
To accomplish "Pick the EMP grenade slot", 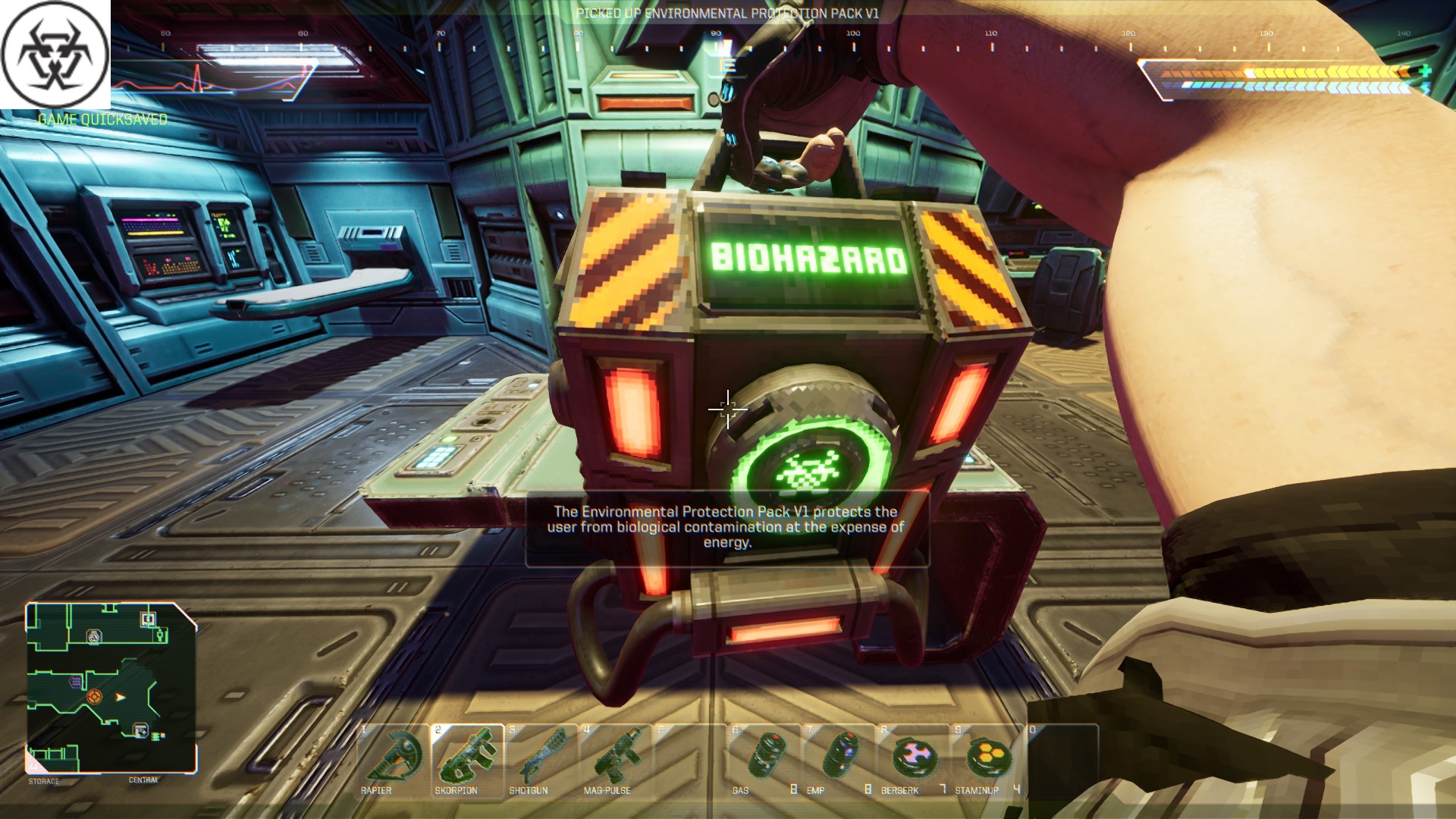I will pyautogui.click(x=837, y=759).
